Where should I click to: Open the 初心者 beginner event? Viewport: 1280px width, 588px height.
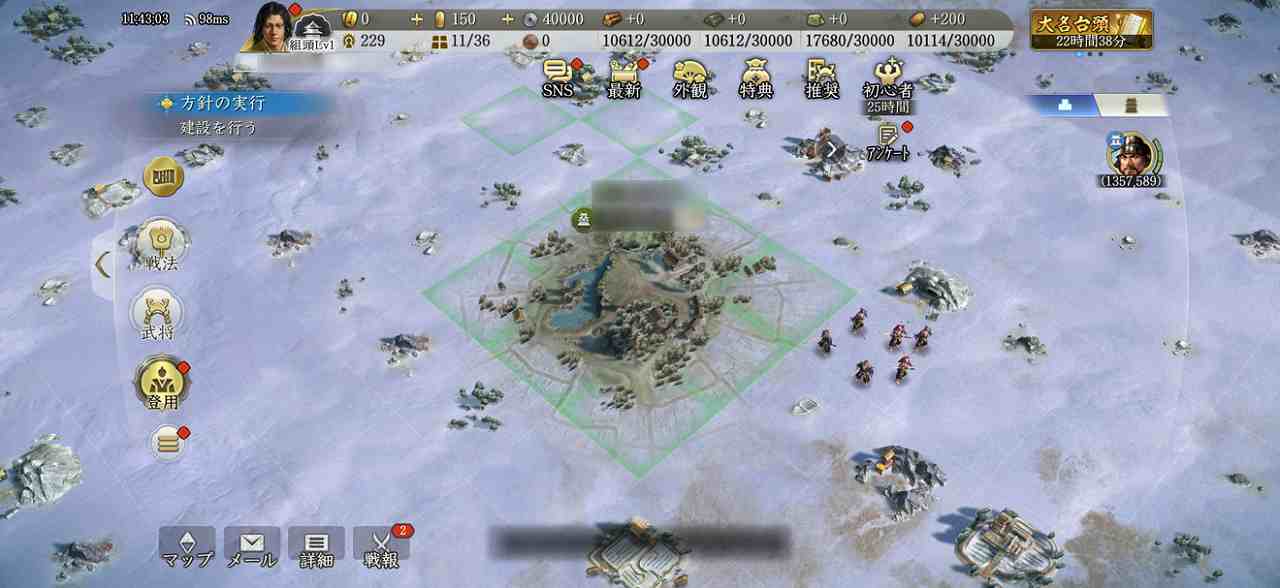(x=887, y=78)
